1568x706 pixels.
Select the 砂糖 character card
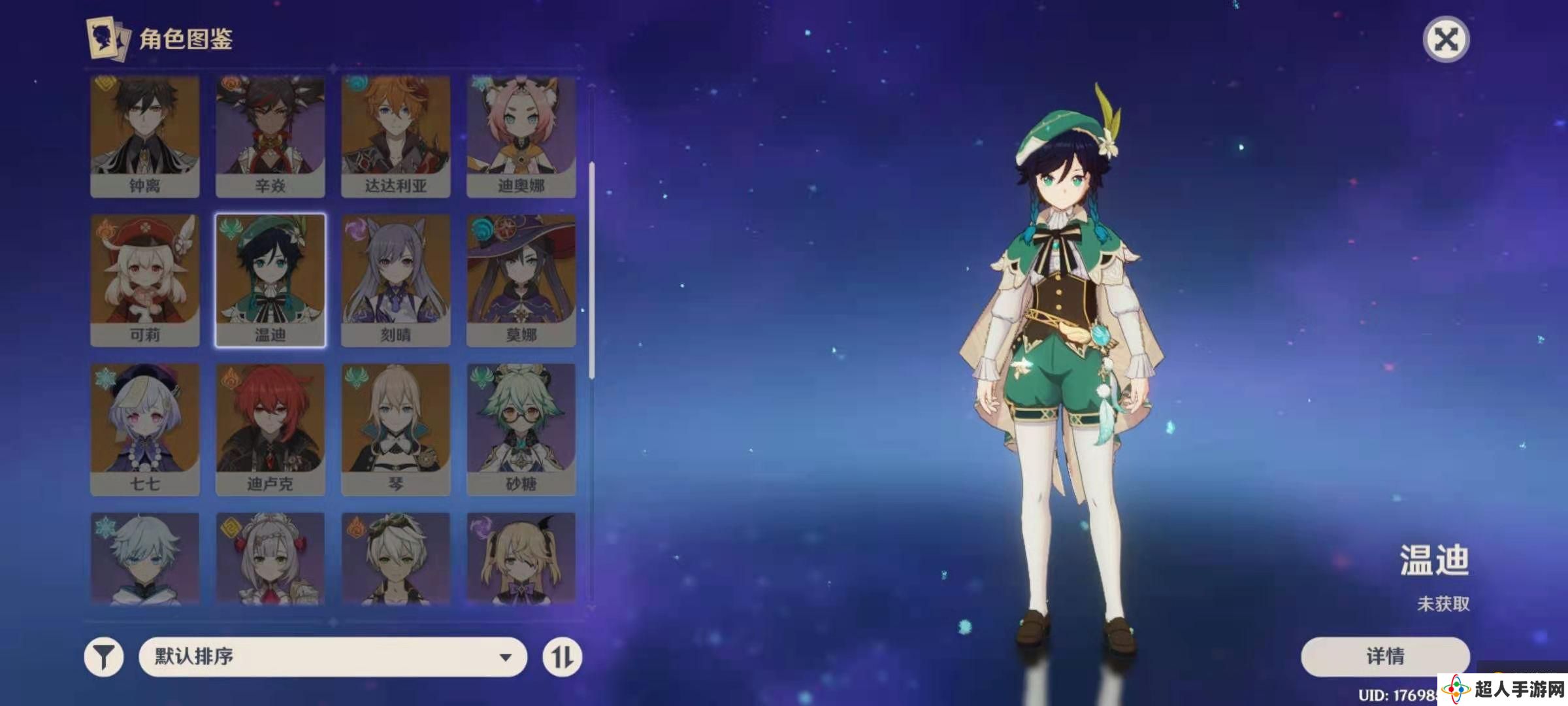point(521,429)
